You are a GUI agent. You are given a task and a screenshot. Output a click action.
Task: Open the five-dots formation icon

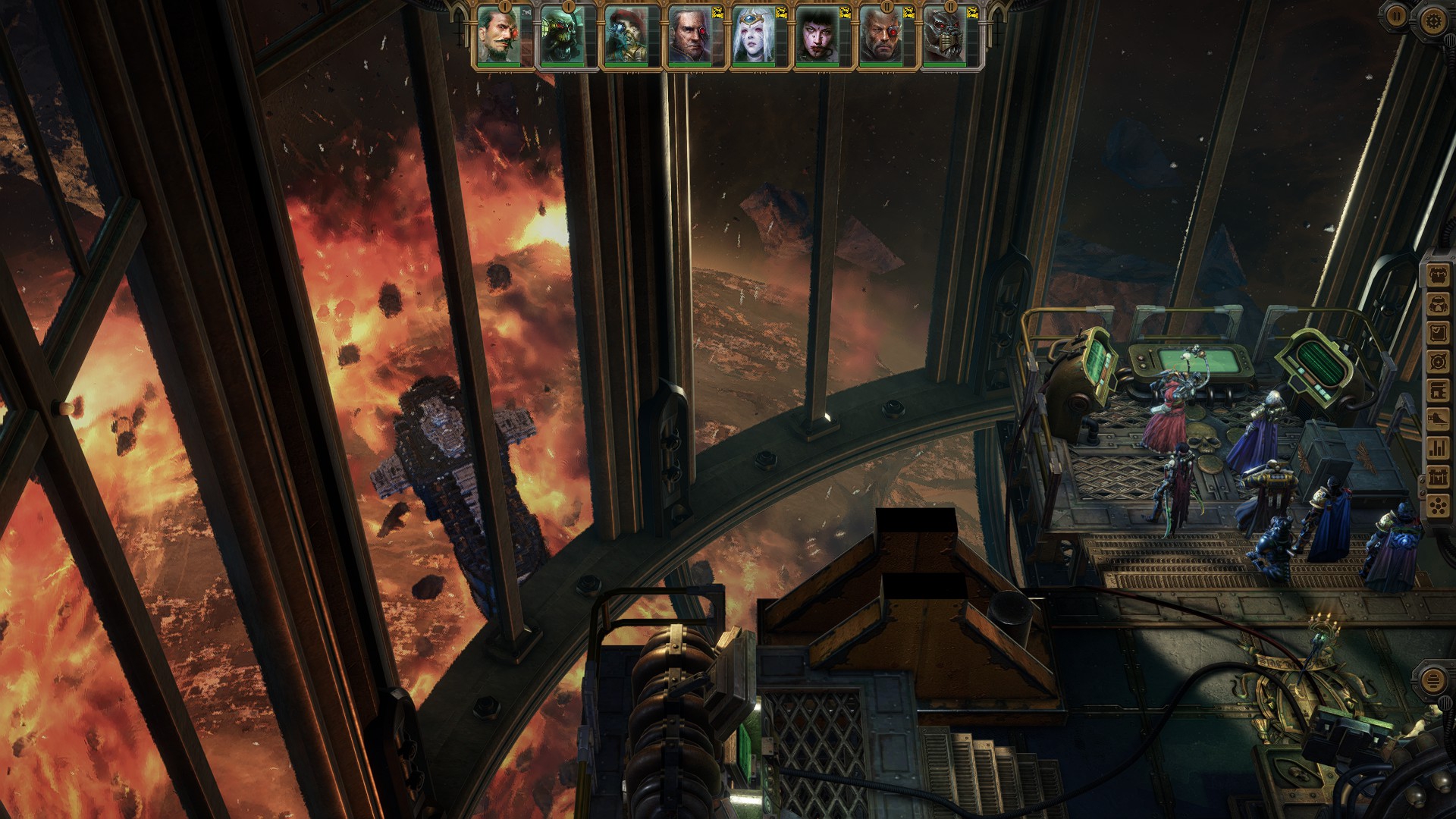(x=1437, y=506)
